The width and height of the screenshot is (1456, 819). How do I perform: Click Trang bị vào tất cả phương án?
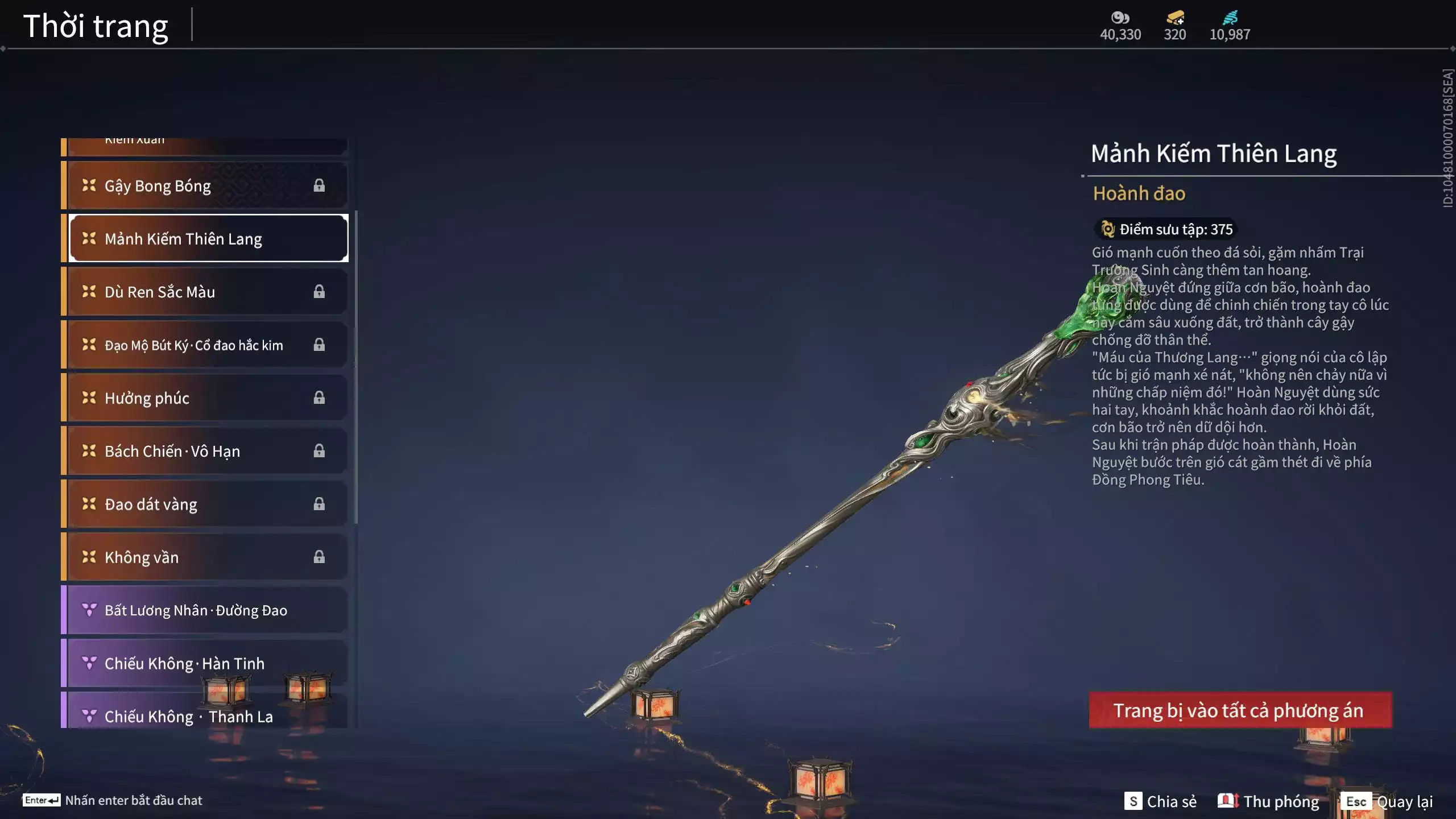click(x=1240, y=710)
